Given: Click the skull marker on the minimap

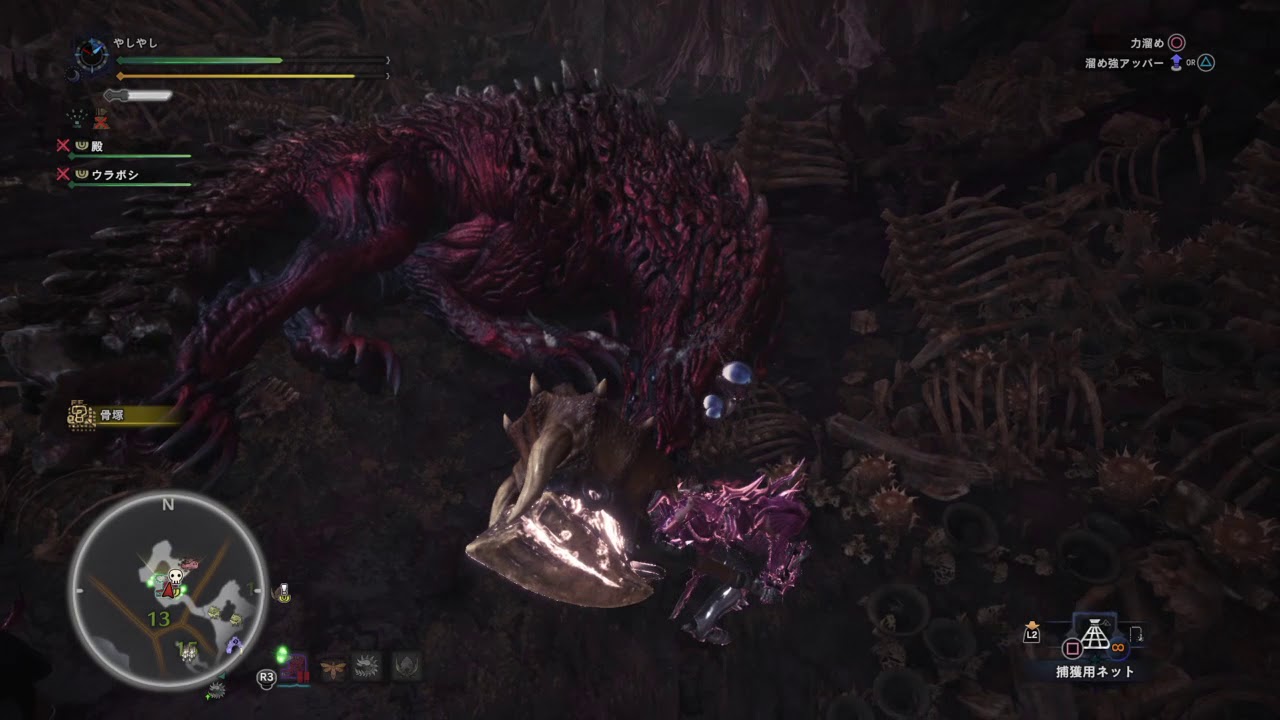Looking at the screenshot, I should (x=176, y=577).
